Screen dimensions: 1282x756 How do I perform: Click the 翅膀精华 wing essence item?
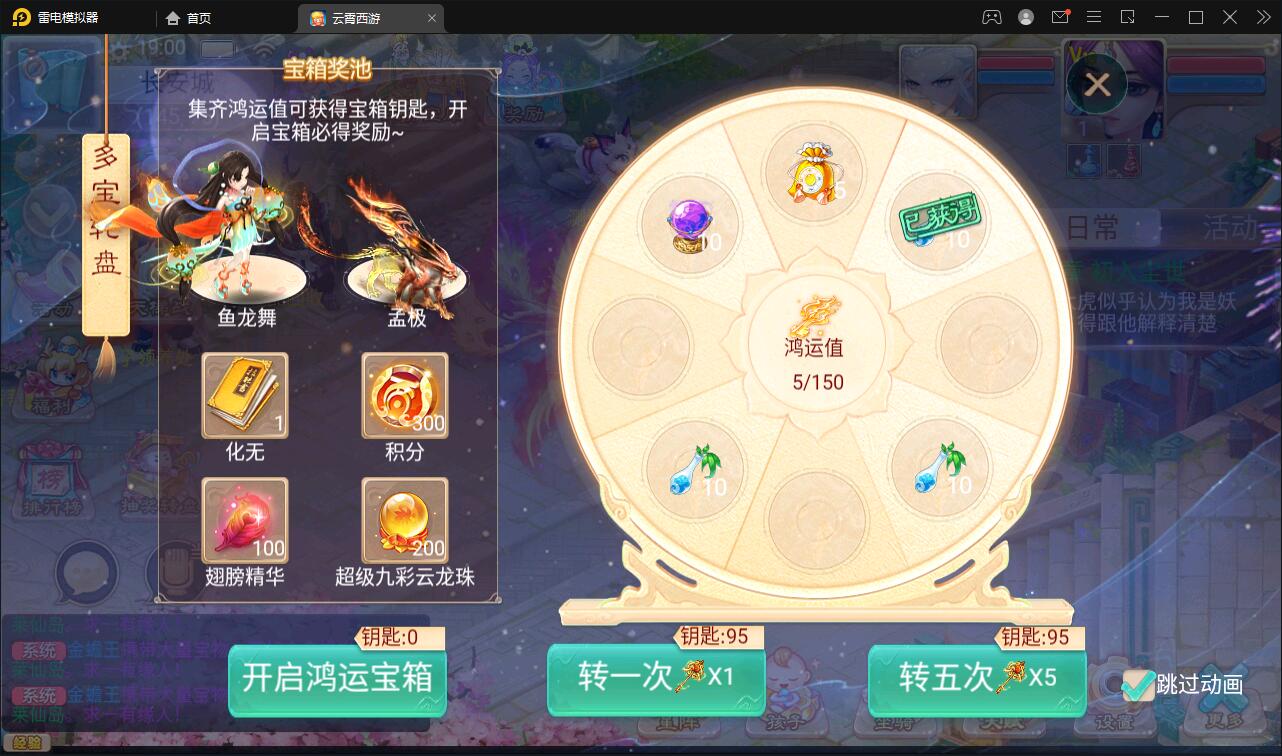click(x=245, y=518)
